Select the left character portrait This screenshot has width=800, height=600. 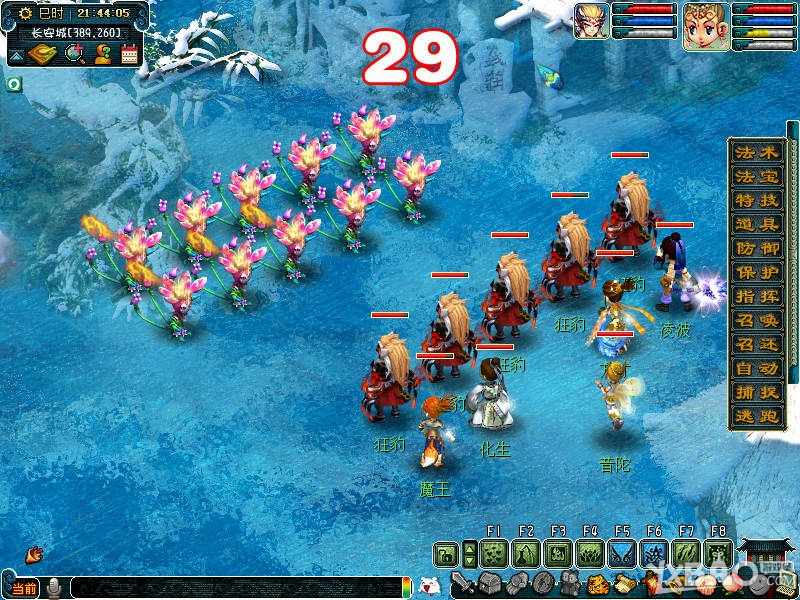coord(591,21)
